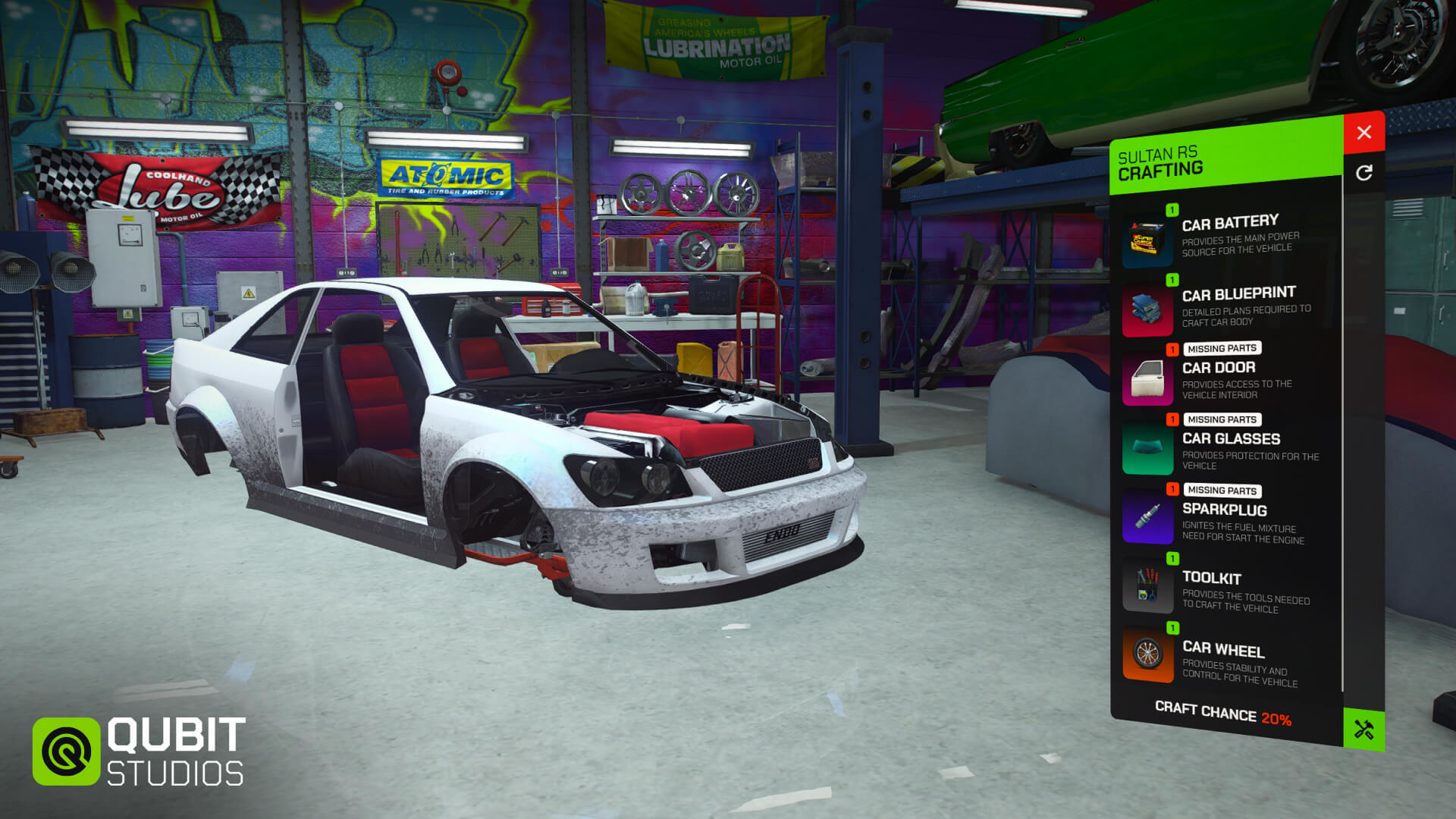Select the Car Battery part

pos(1227,236)
